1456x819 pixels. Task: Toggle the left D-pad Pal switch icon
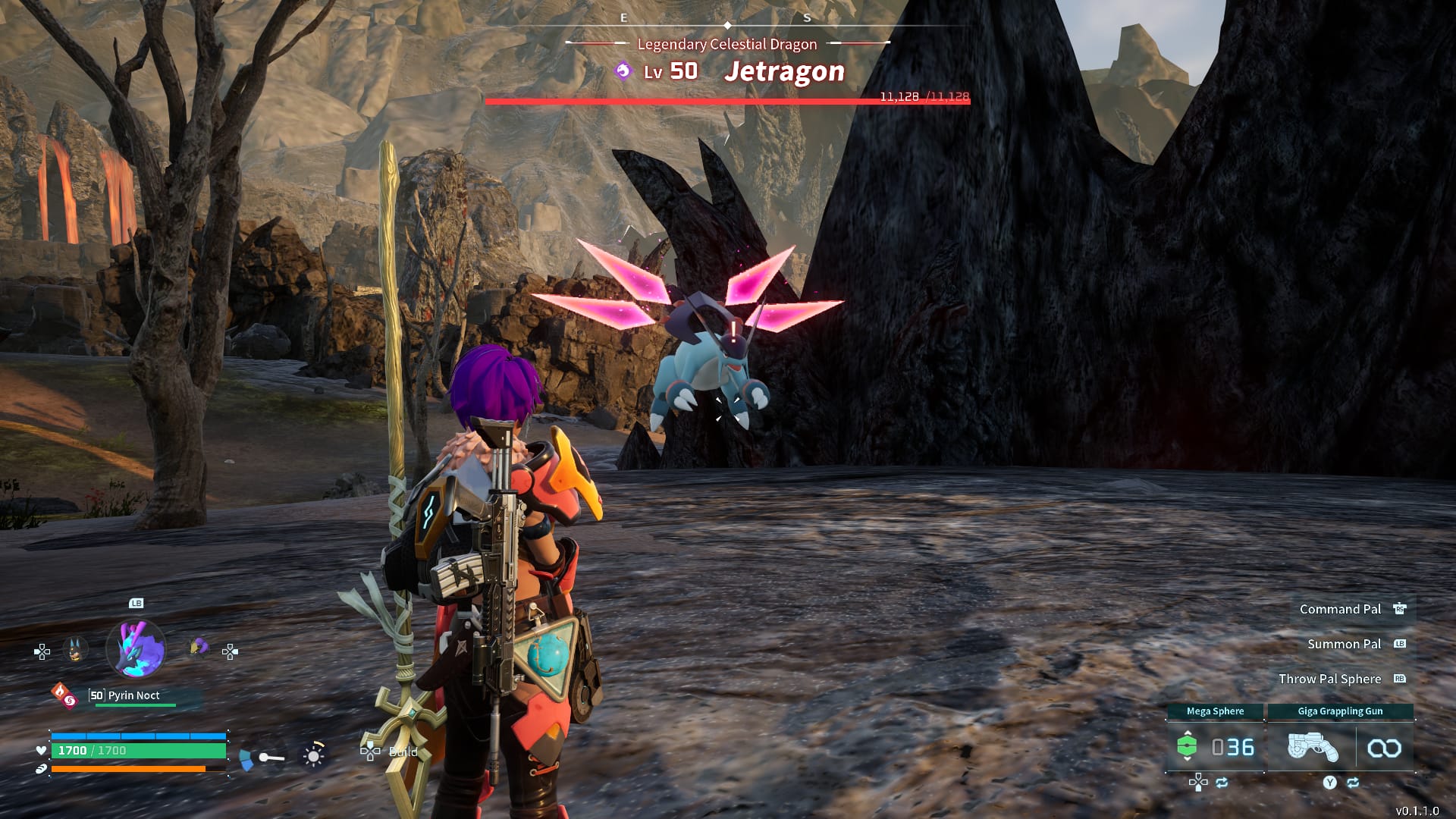pos(40,652)
